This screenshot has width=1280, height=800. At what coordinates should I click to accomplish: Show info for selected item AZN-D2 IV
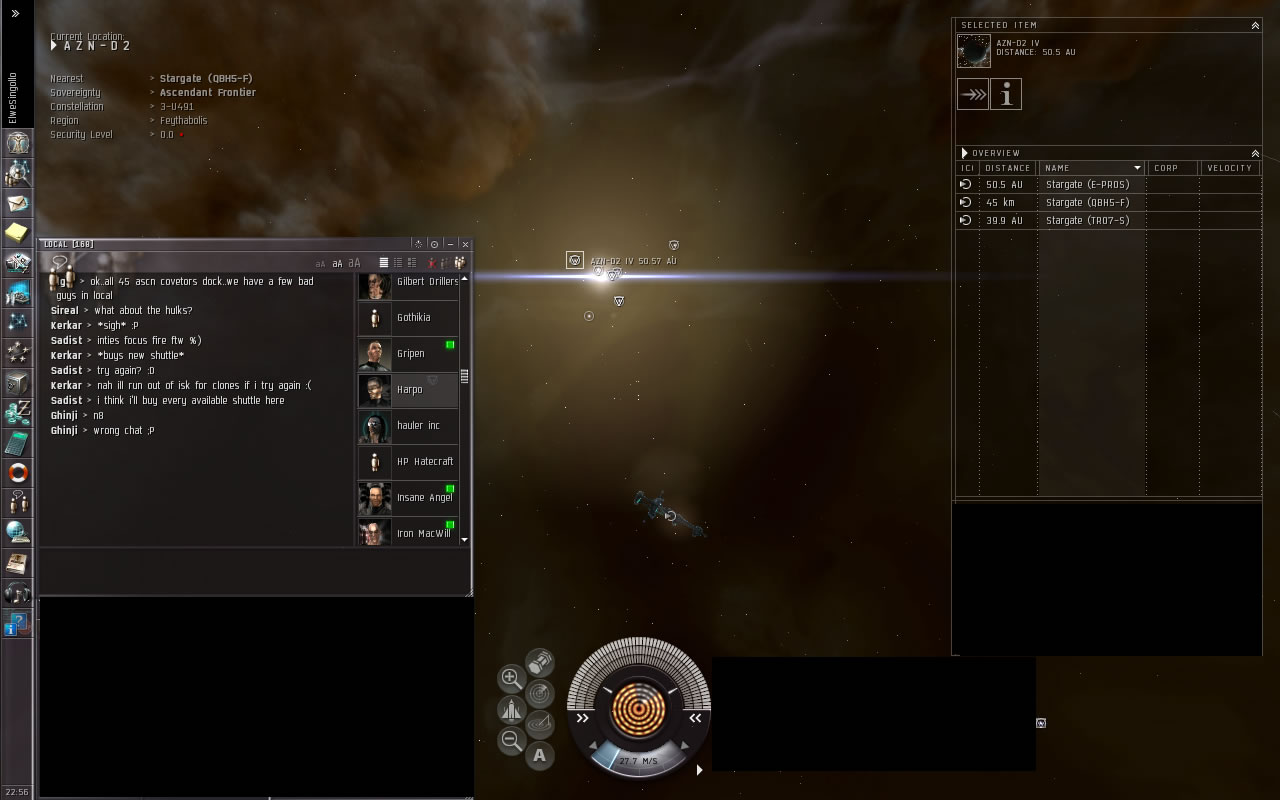(x=1006, y=95)
